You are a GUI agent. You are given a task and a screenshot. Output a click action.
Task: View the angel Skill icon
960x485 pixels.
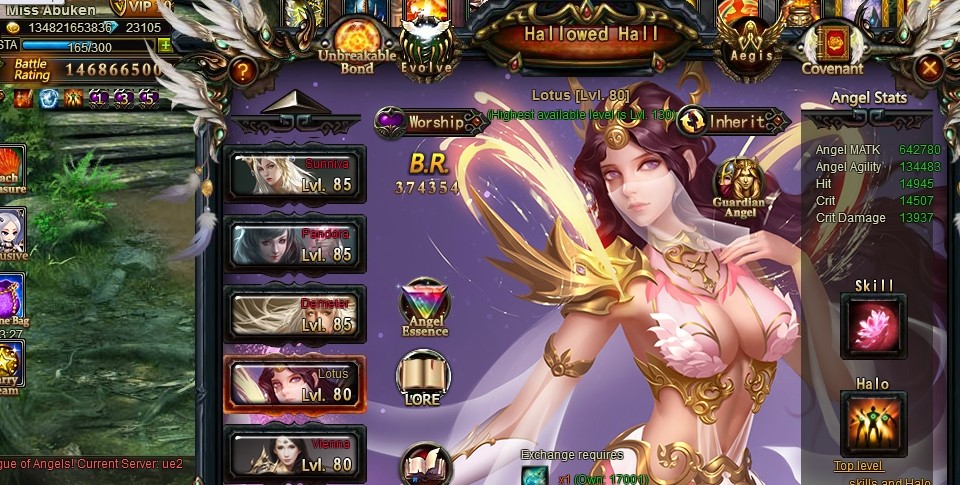pyautogui.click(x=873, y=327)
